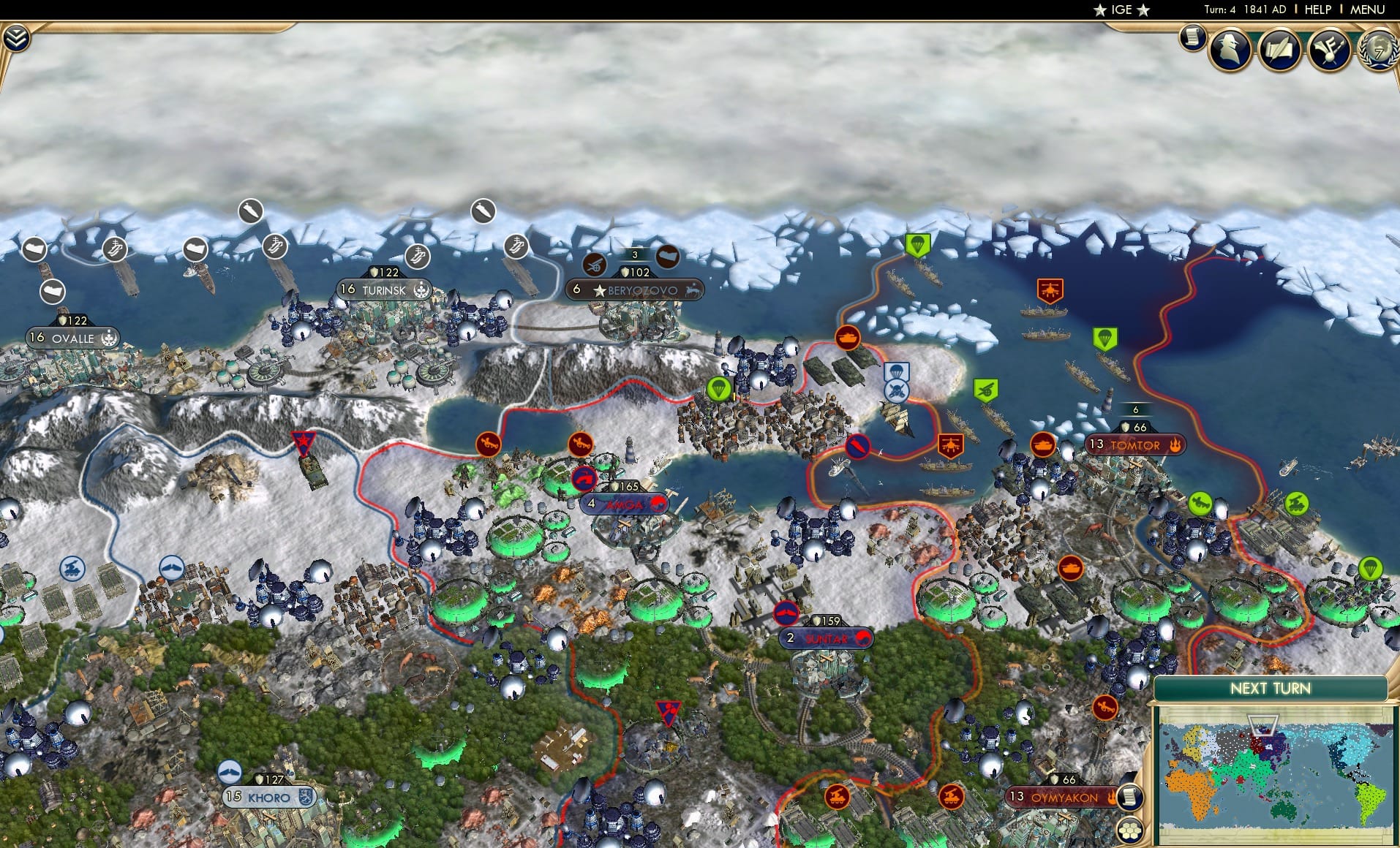Image resolution: width=1400 pixels, height=848 pixels.
Task: Select the red-star tank flag in the snowy west
Action: click(304, 442)
